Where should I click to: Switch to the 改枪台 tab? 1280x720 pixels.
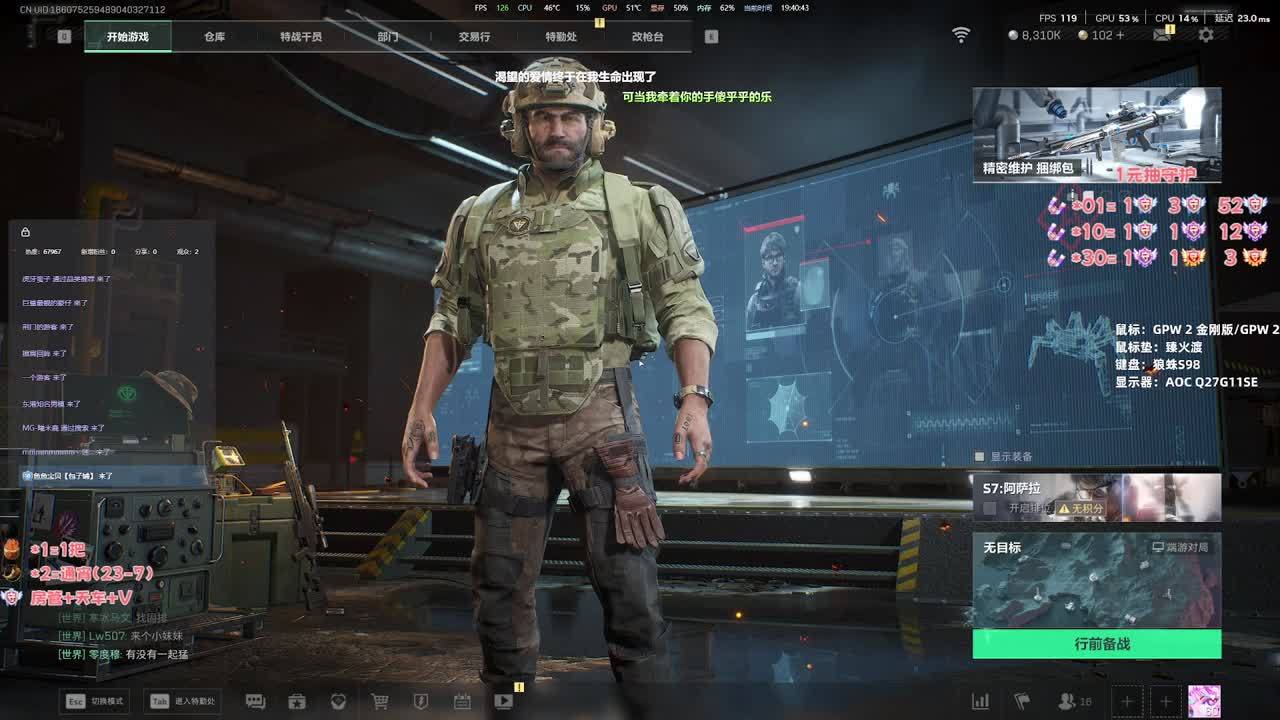647,37
